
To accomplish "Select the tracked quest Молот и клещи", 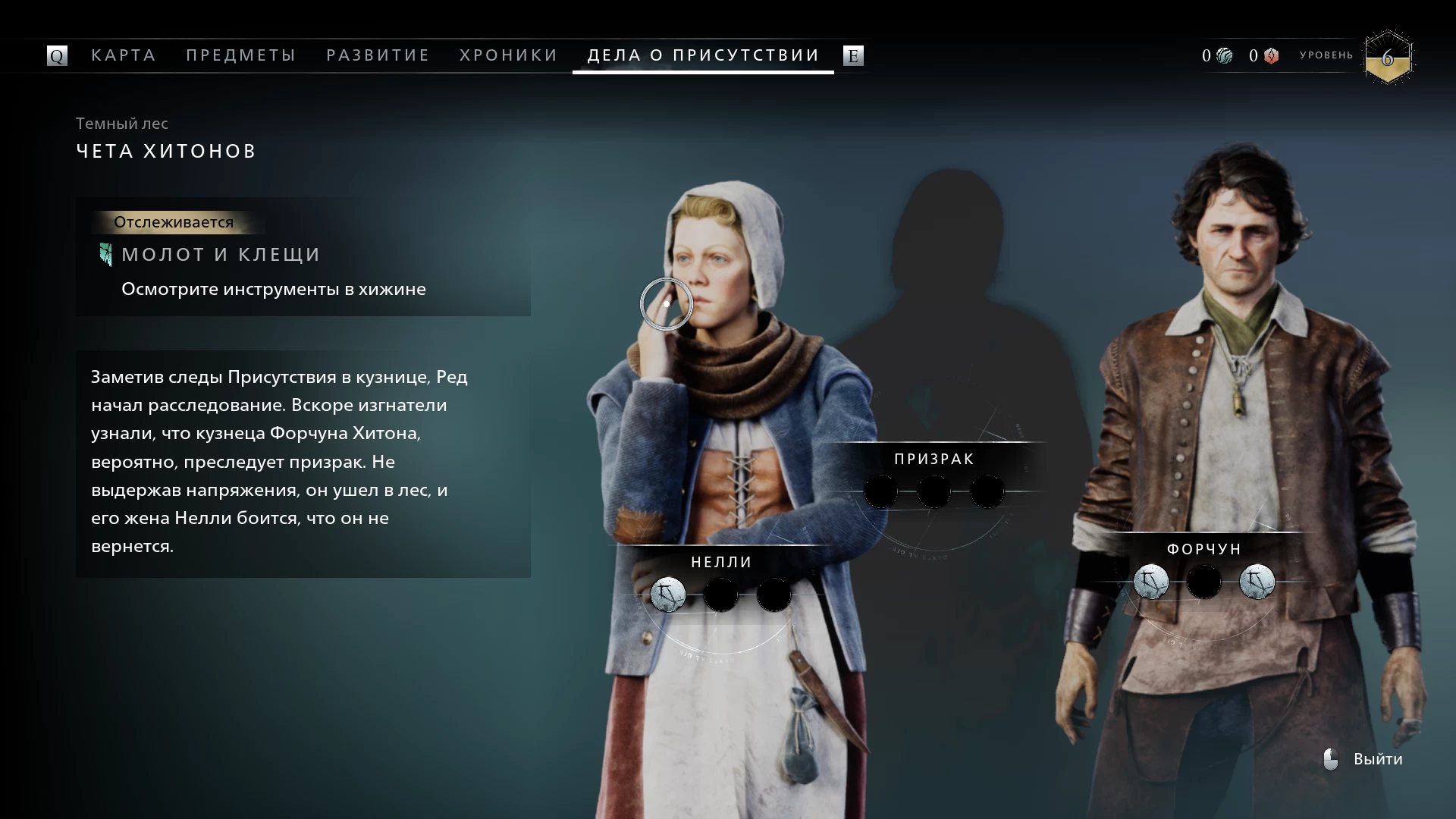I will click(x=221, y=255).
